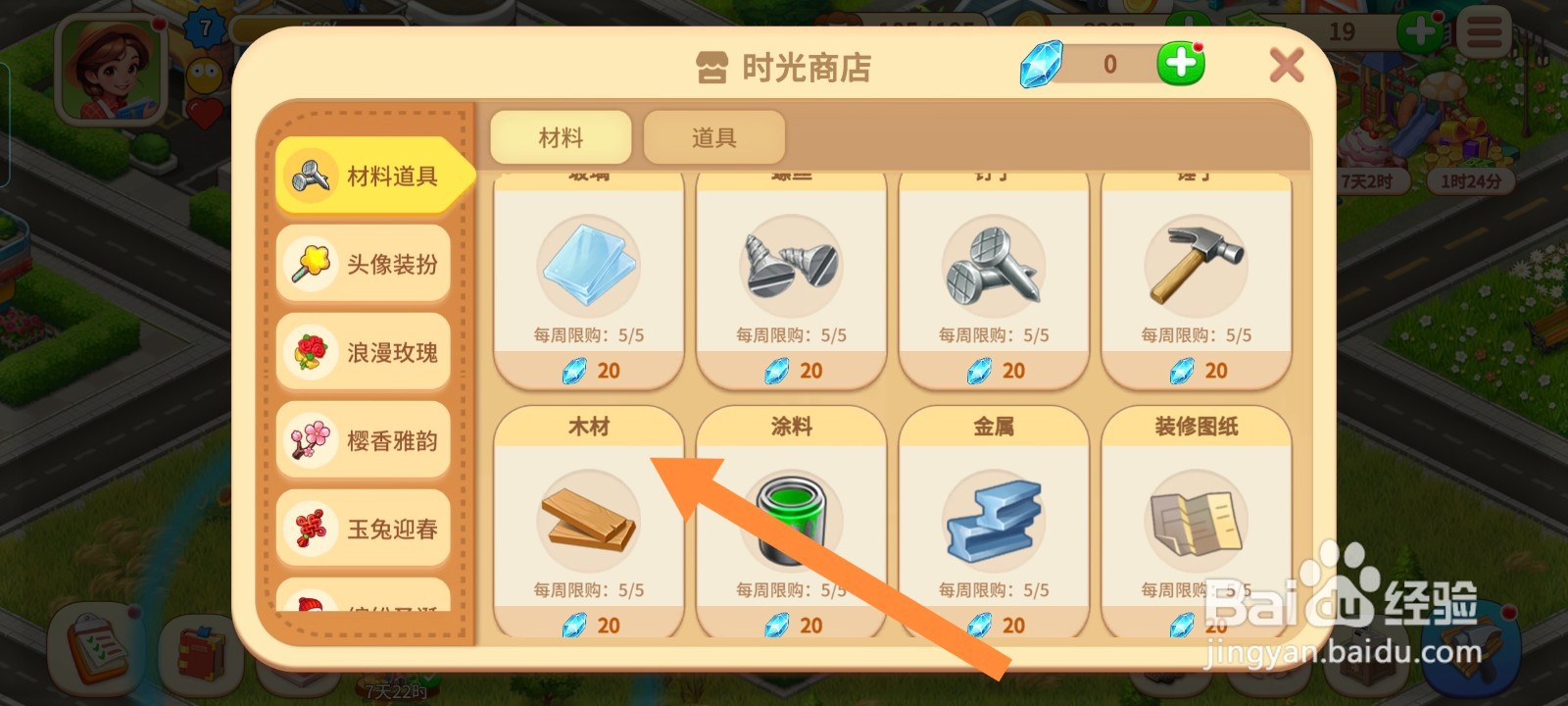
Task: Select the metal beams icon under 金属
Action: point(993,518)
